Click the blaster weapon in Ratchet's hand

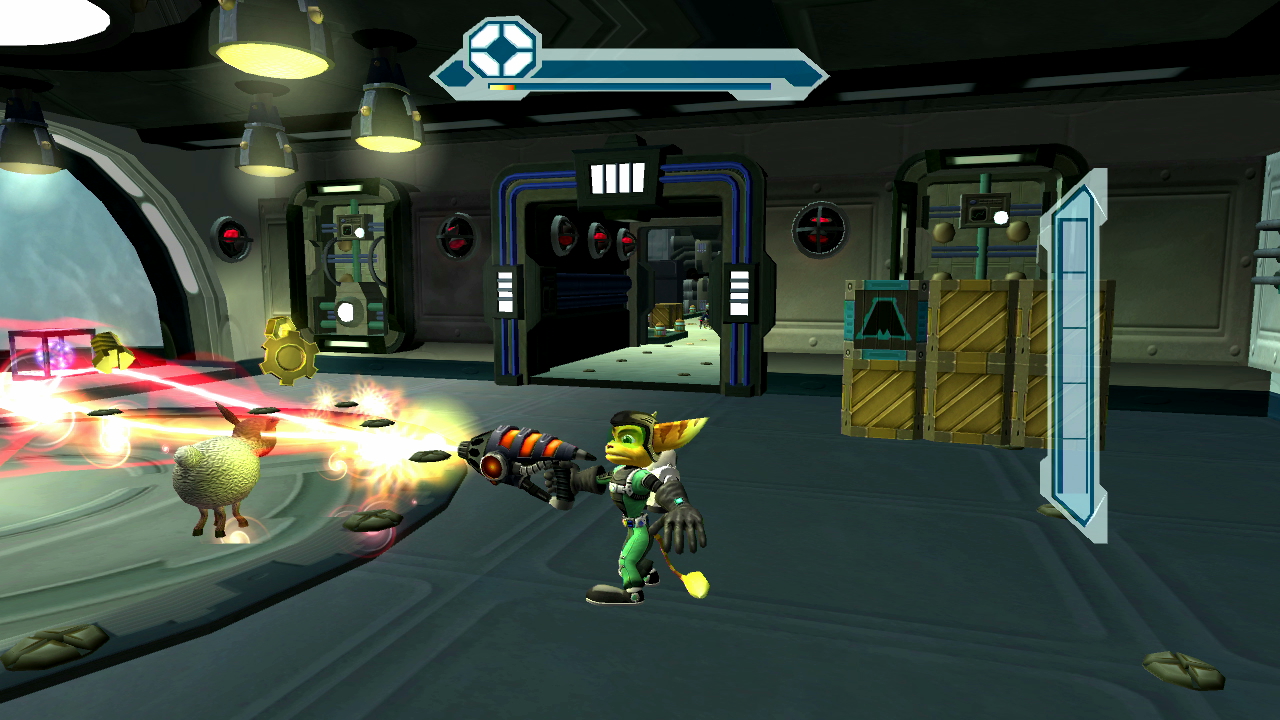pos(520,460)
